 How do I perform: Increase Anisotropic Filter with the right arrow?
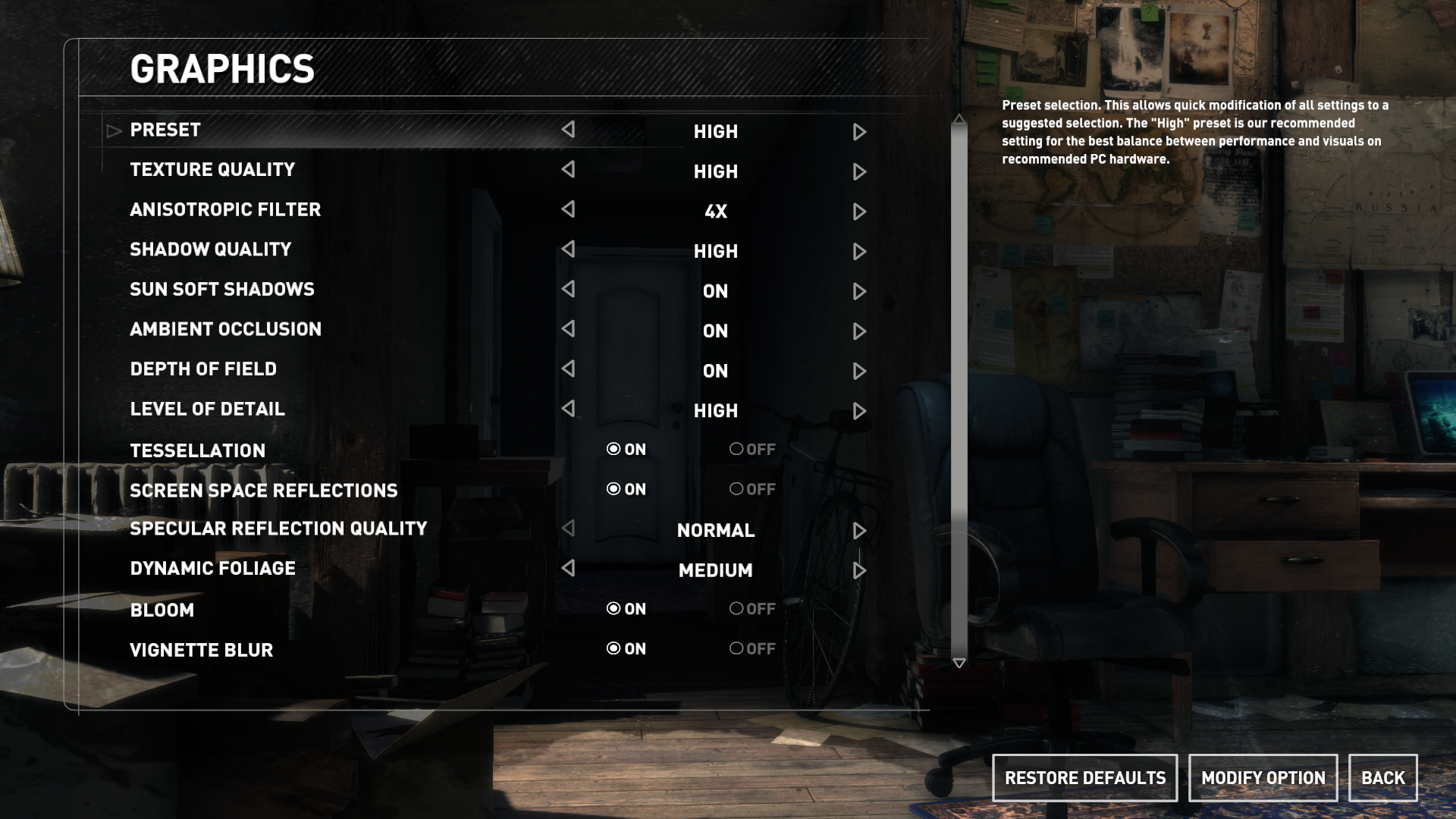(x=858, y=212)
